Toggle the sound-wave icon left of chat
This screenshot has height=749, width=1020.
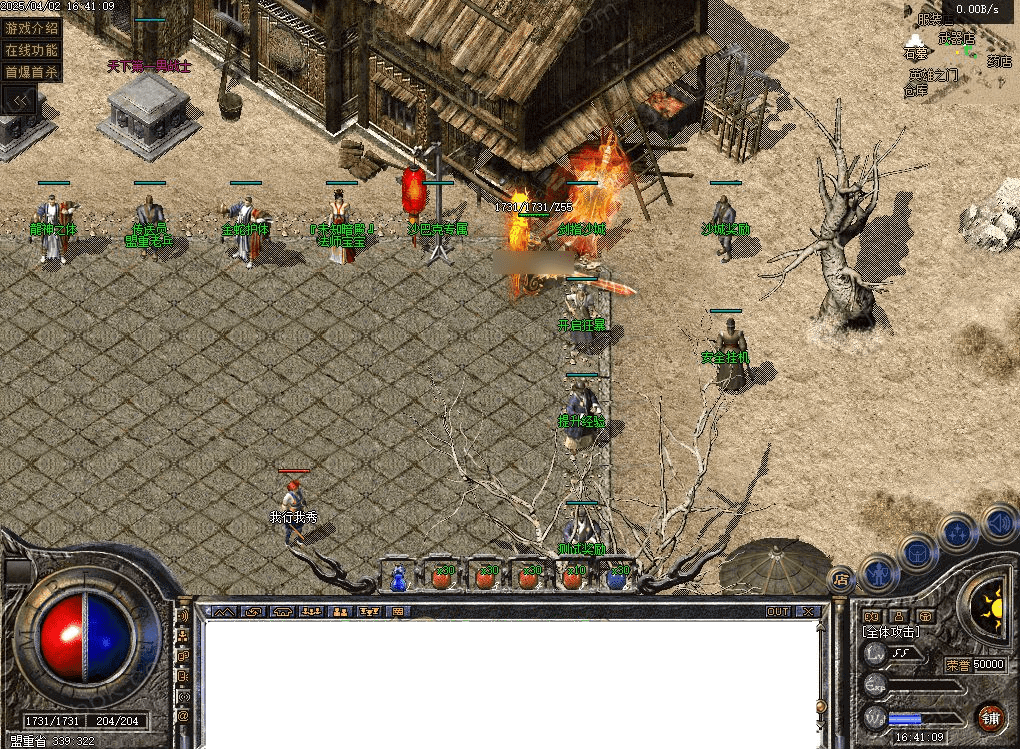183,616
